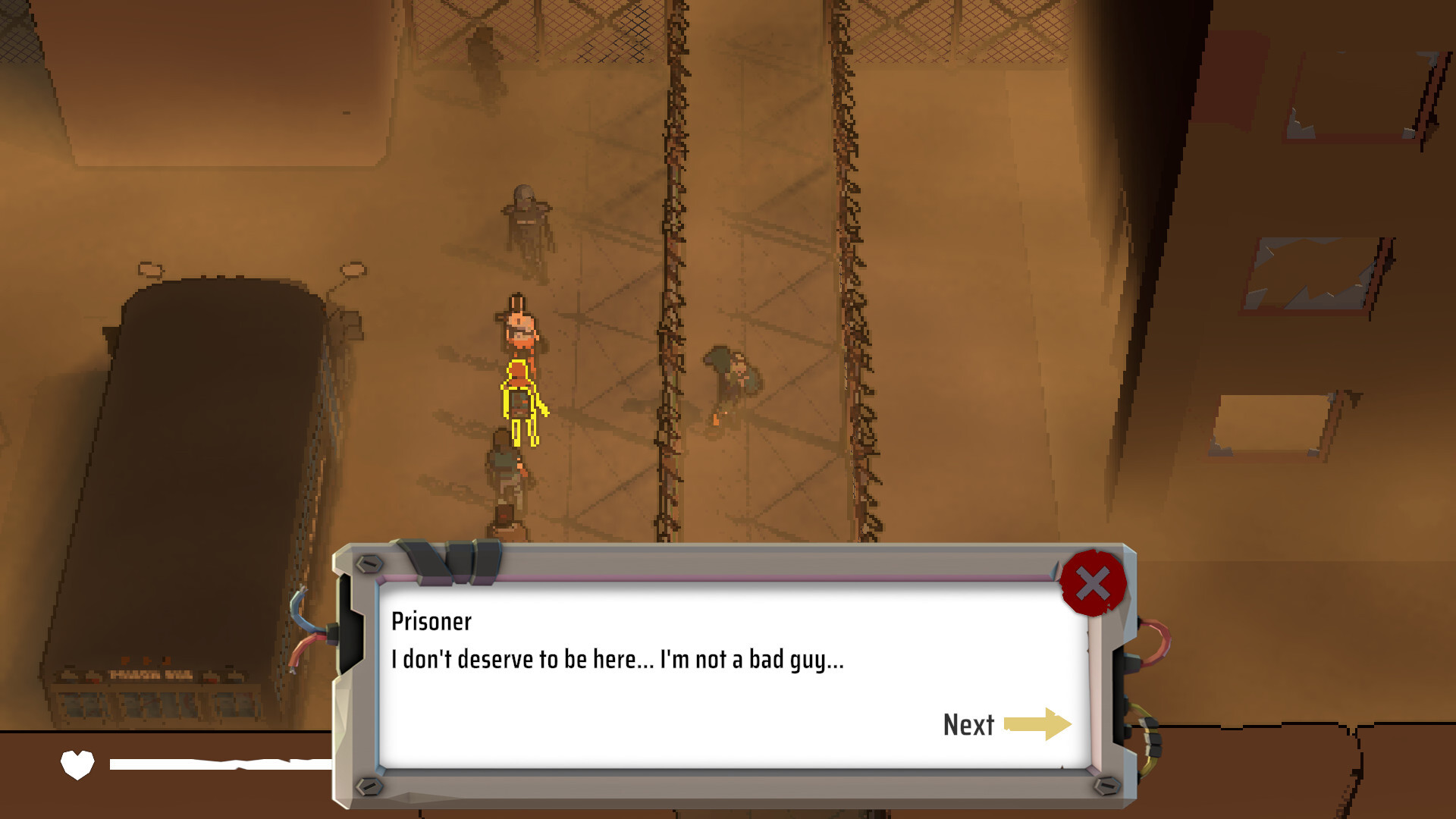Click the top-left screw on the dialog frame
1456x819 pixels.
click(x=369, y=565)
